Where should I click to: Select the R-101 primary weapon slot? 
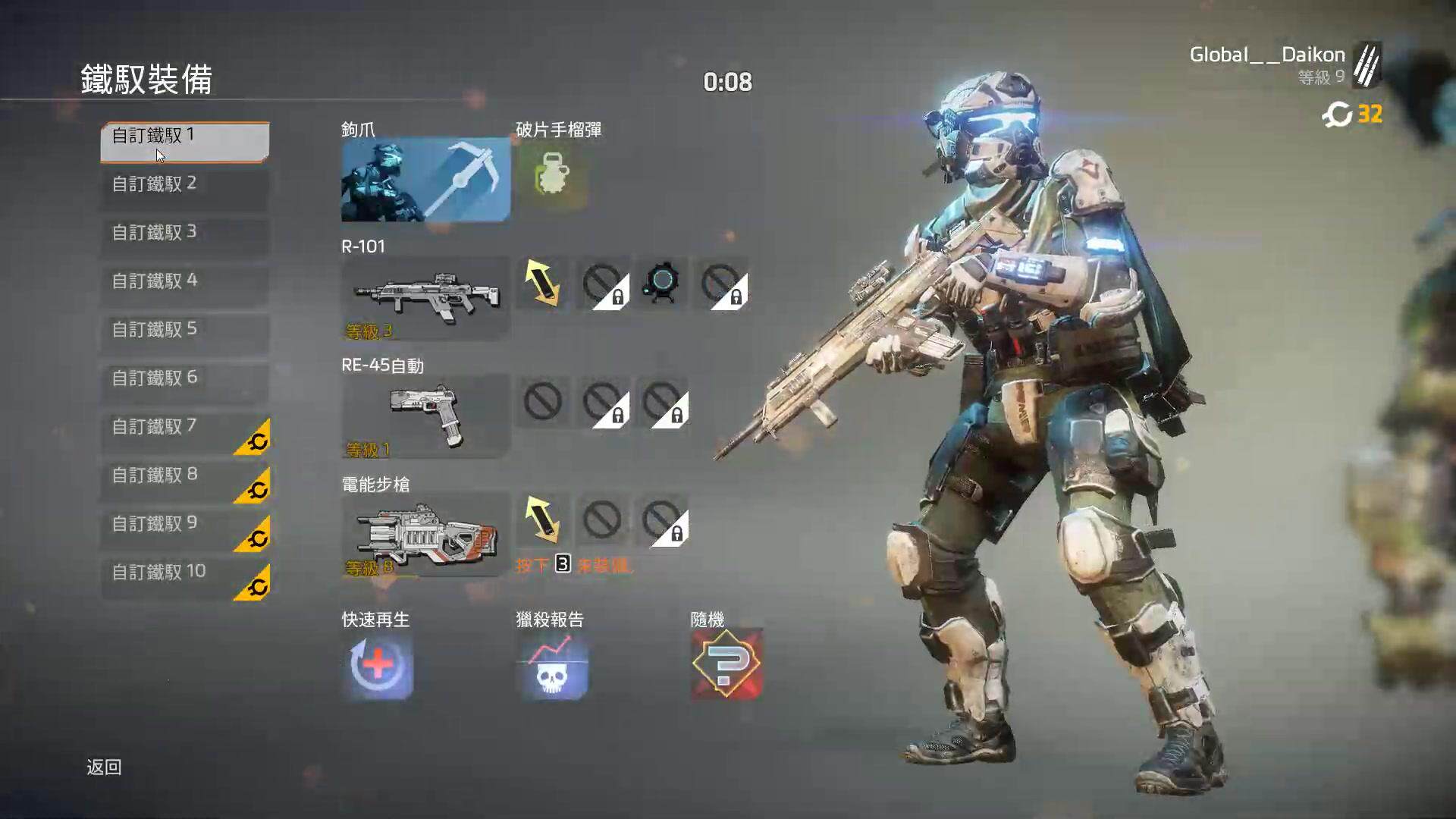pyautogui.click(x=425, y=297)
